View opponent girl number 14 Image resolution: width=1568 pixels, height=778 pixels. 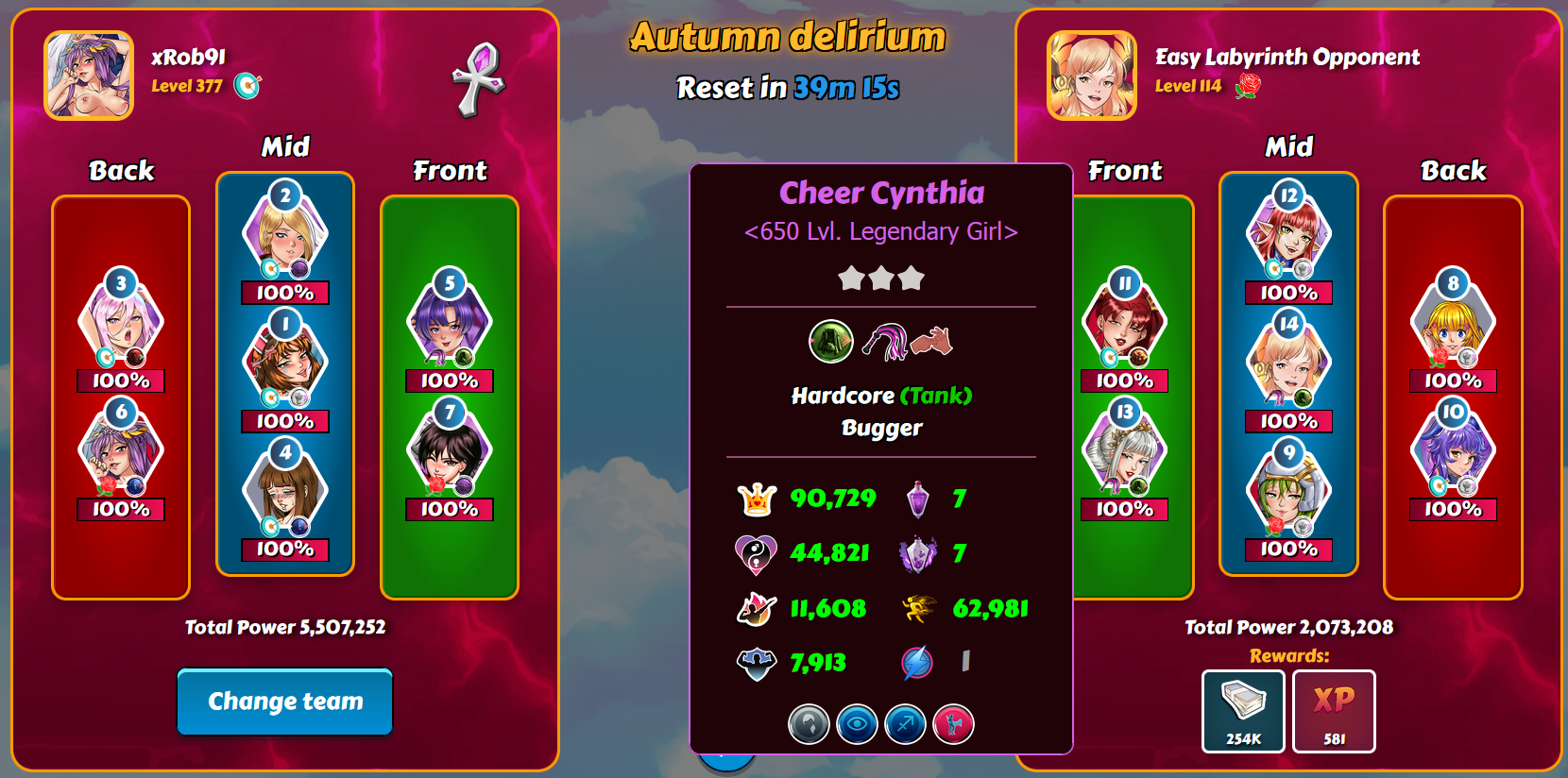pyautogui.click(x=1288, y=364)
